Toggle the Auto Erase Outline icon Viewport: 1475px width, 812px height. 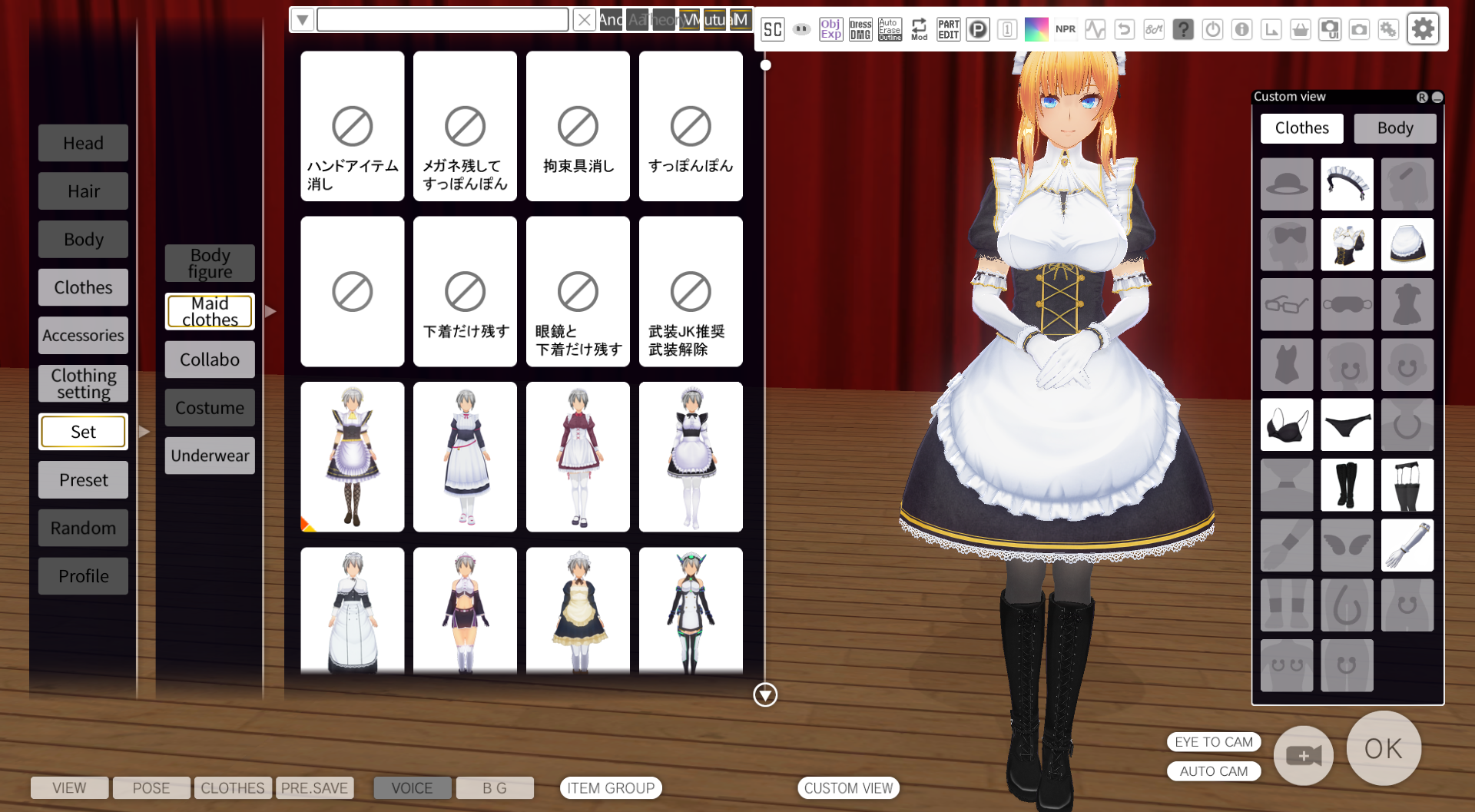coord(890,29)
